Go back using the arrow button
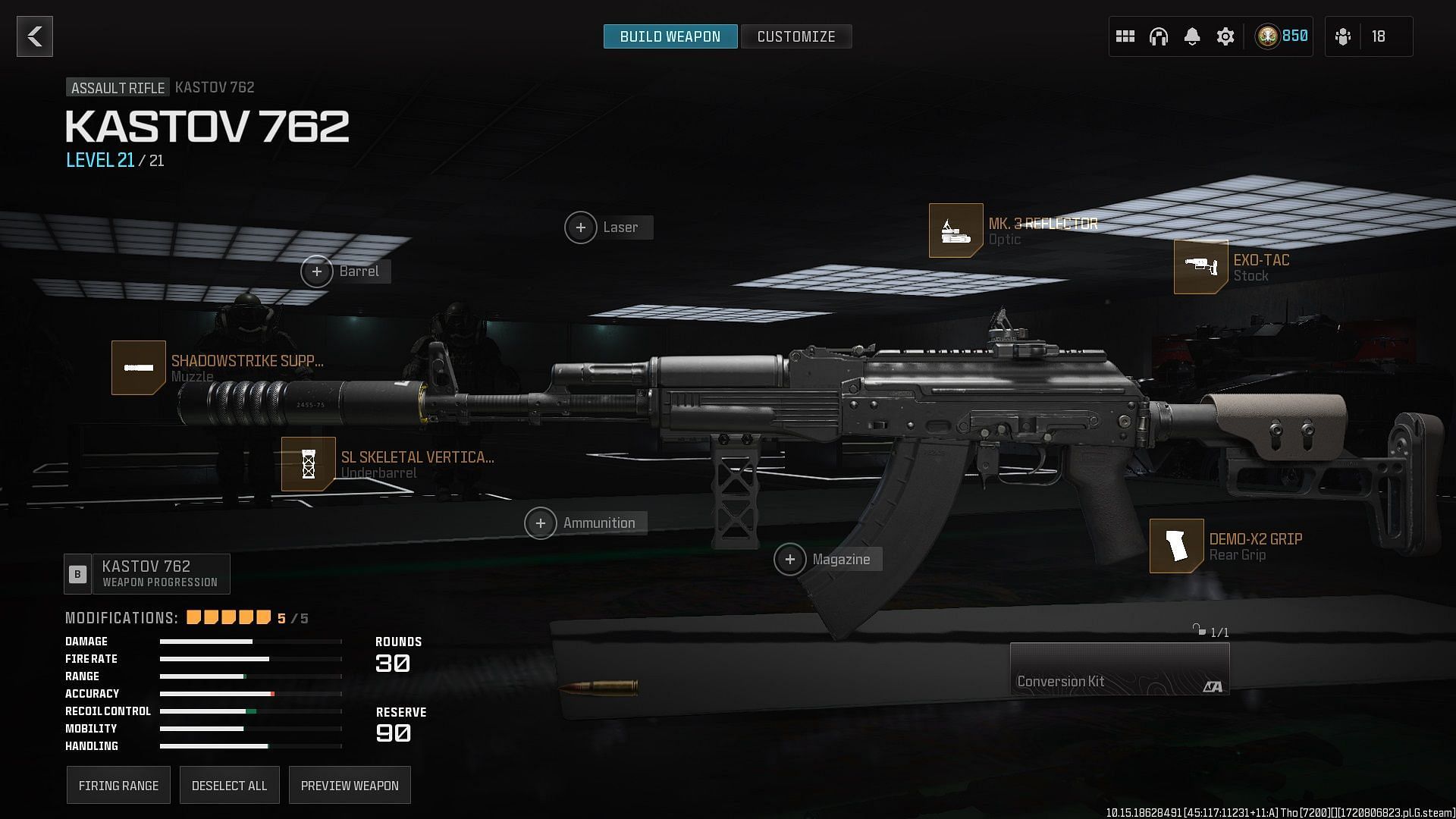This screenshot has height=819, width=1456. 35,36
